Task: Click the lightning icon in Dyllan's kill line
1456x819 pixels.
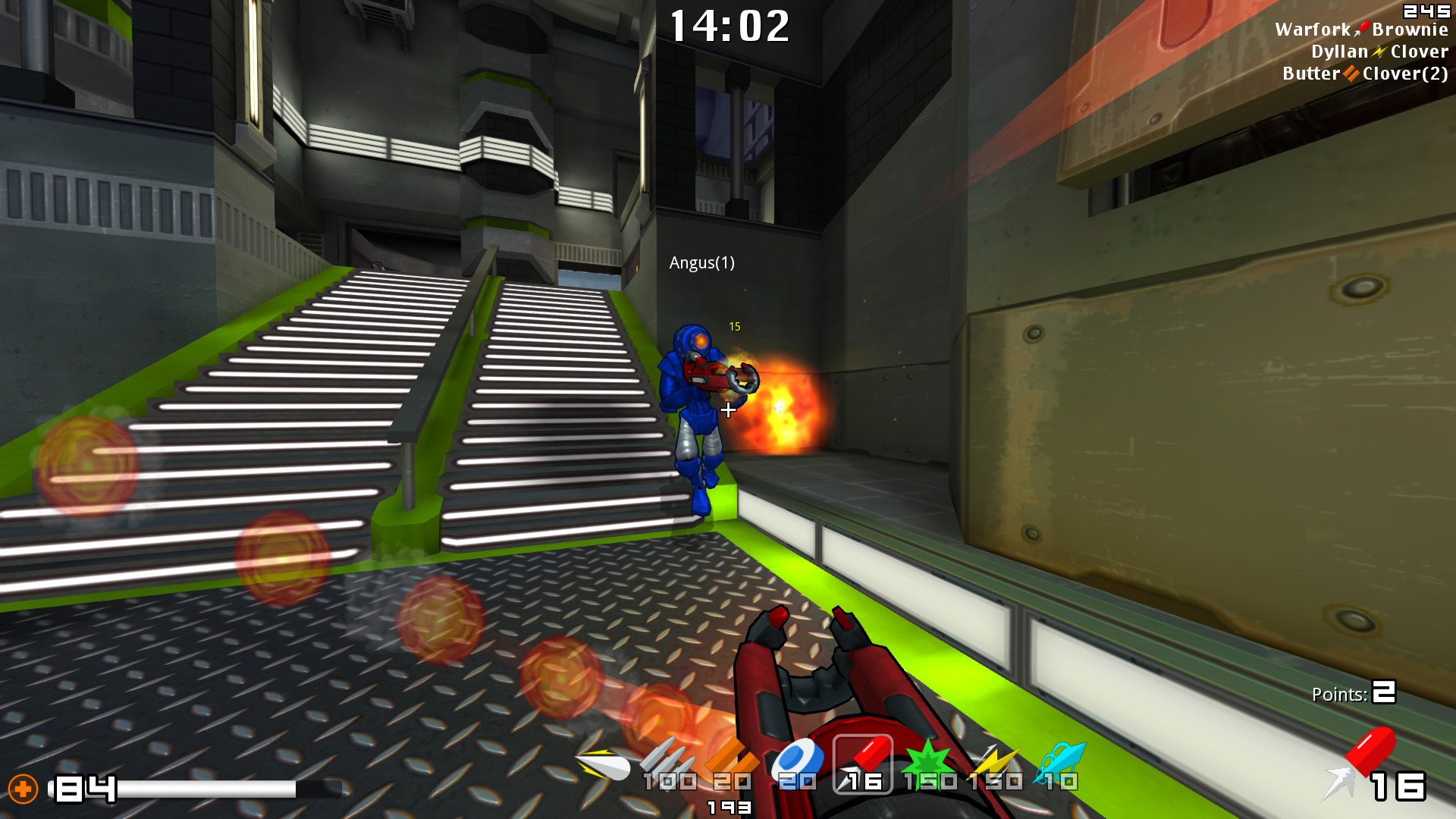Action: pos(1379,51)
